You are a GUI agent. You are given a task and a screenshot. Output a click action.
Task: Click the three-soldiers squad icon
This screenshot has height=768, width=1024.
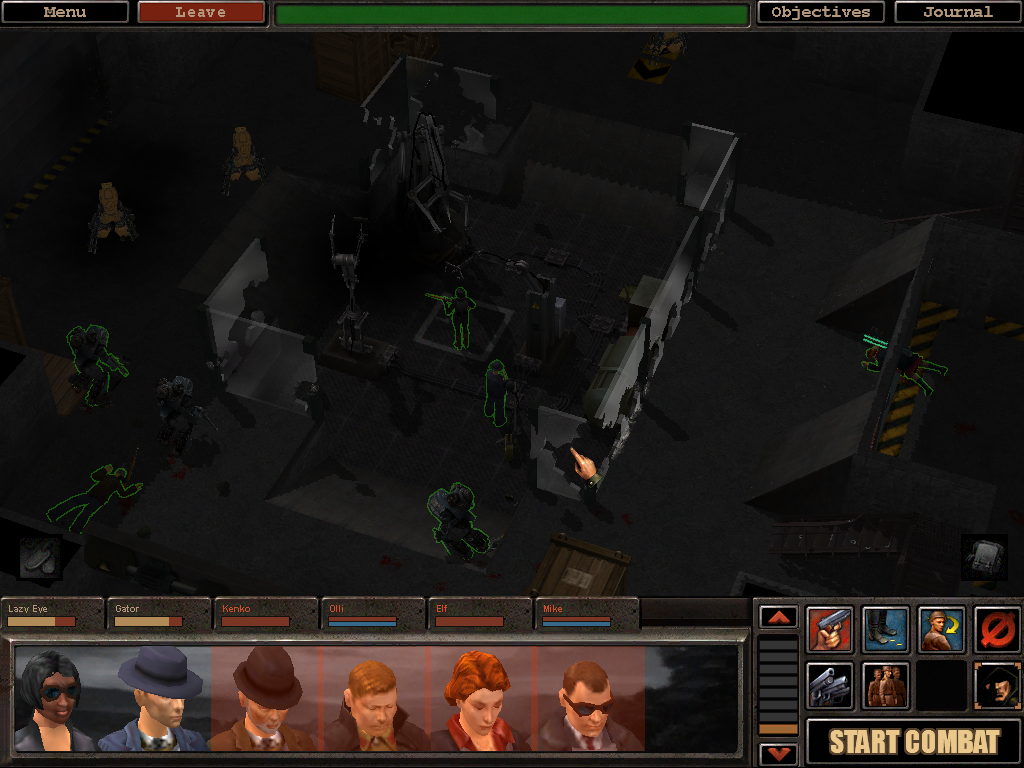point(886,686)
